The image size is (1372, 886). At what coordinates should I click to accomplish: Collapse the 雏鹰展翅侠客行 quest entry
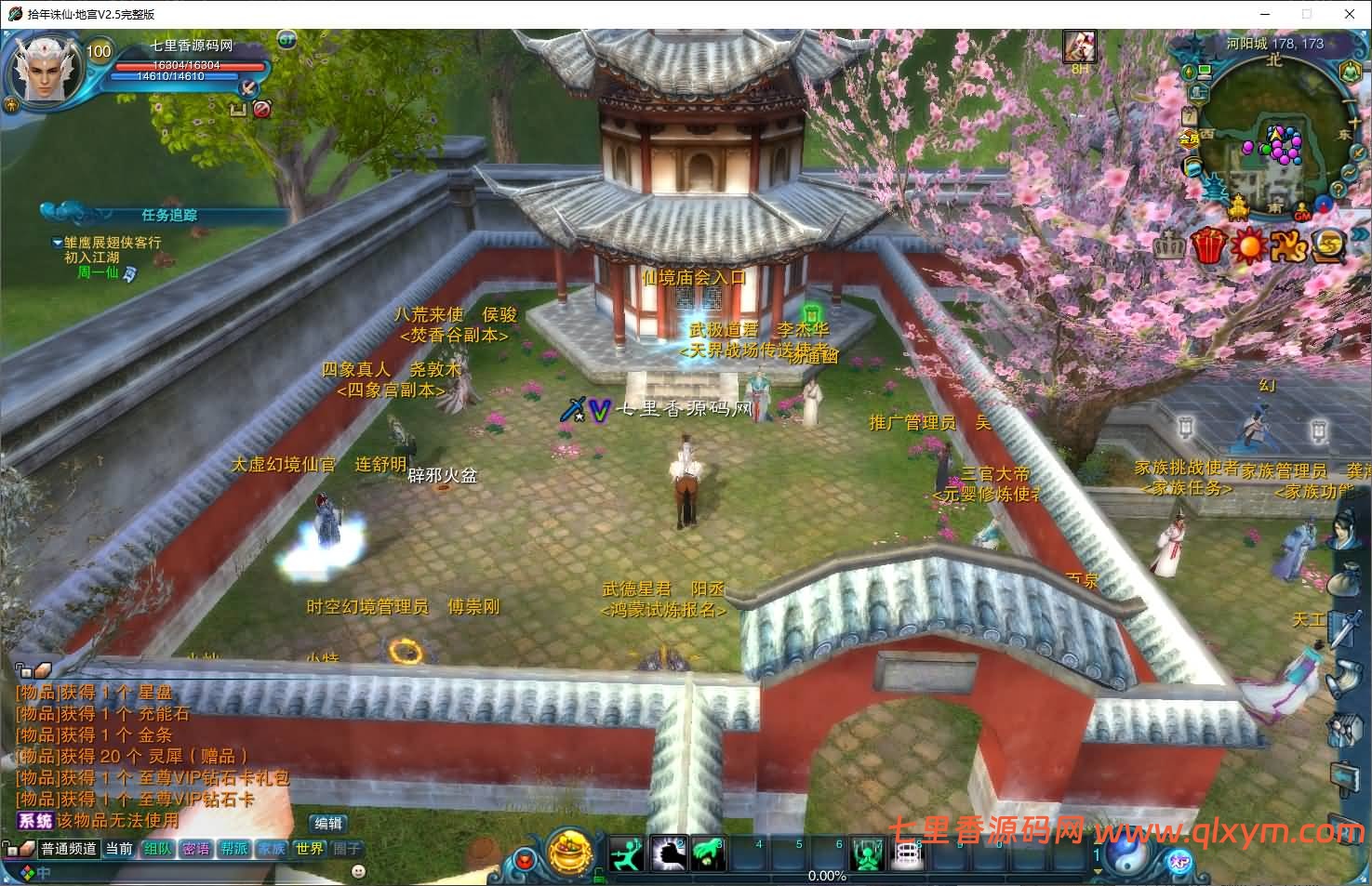pyautogui.click(x=57, y=242)
